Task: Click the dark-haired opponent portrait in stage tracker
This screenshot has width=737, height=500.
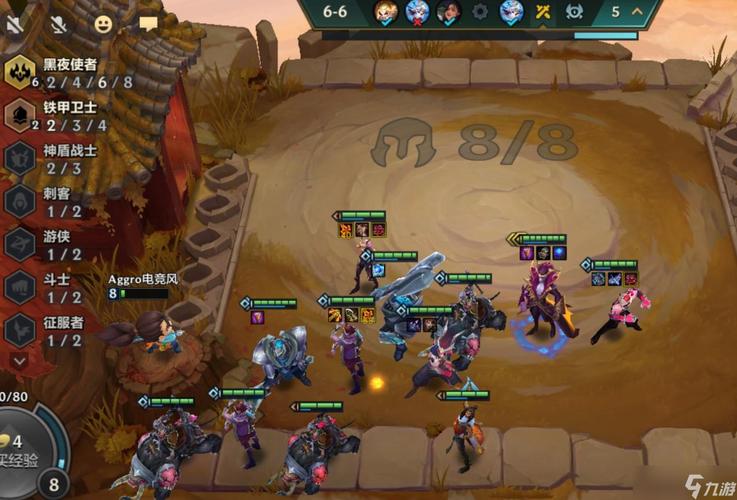Action: point(449,12)
